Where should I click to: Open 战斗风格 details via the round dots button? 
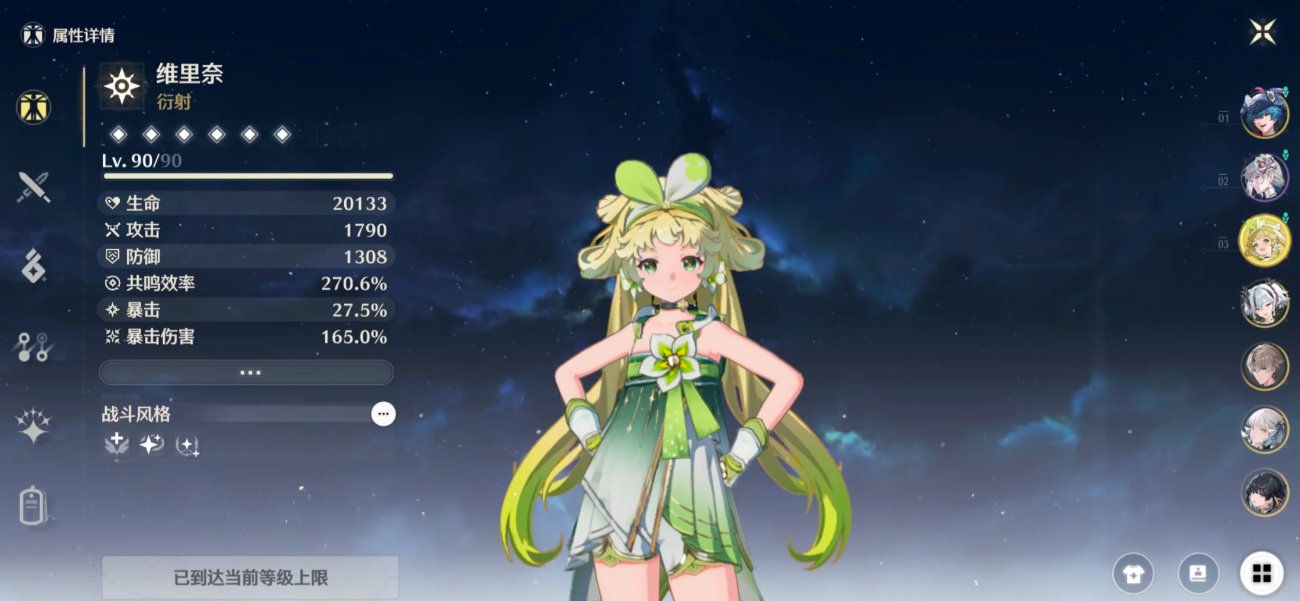point(383,414)
